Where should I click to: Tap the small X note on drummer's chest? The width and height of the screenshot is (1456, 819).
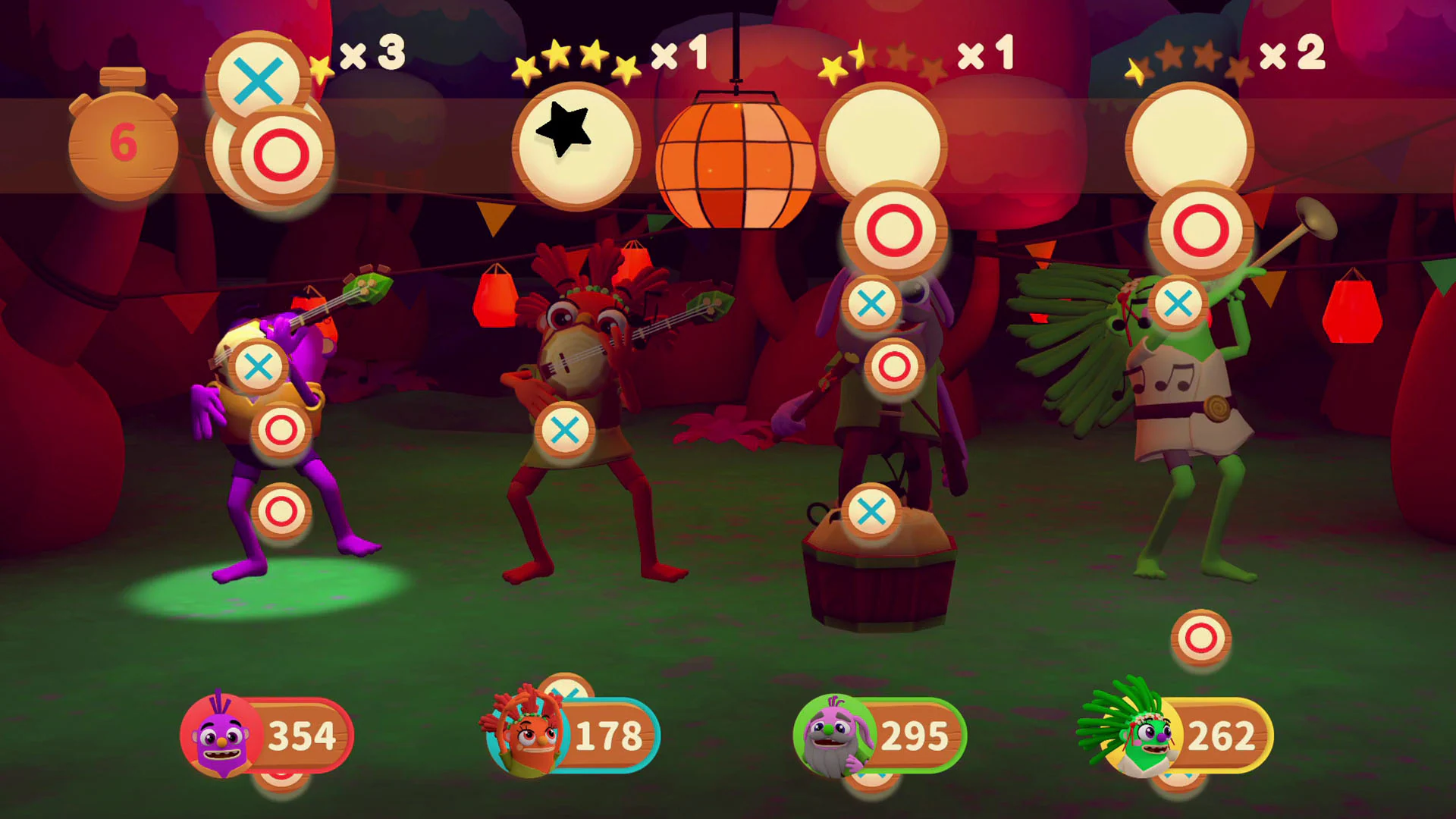(x=872, y=303)
